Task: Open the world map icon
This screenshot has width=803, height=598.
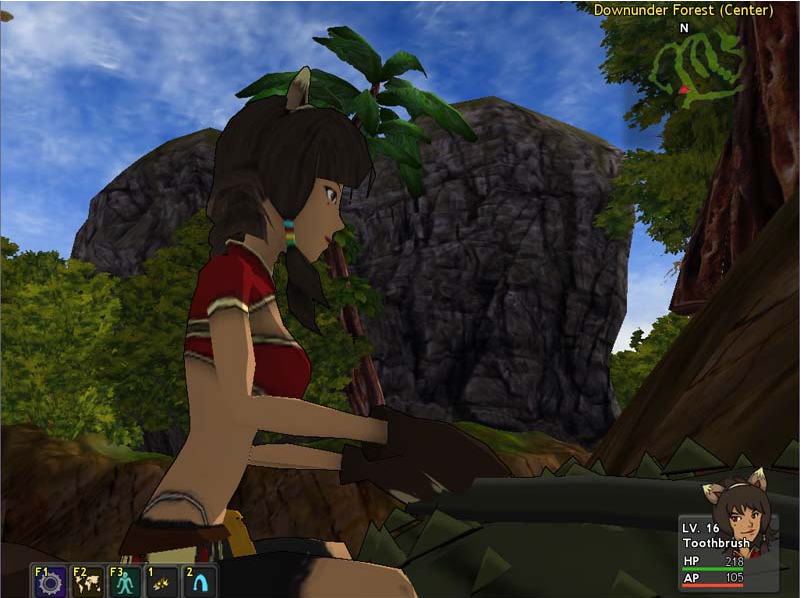Action: (x=87, y=581)
